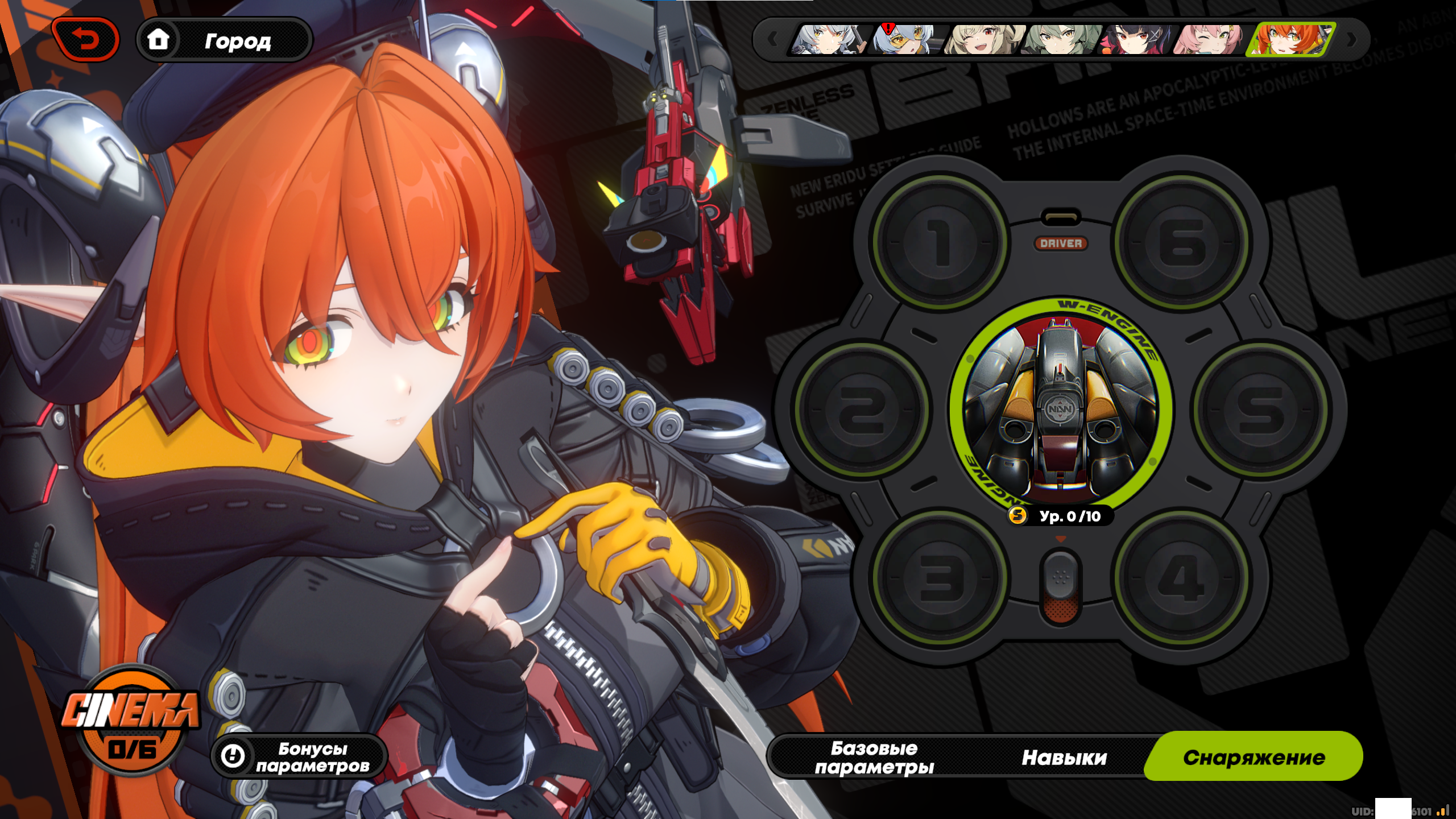Select the pink-haired winking character portrait
1456x819 pixels.
click(x=1208, y=40)
